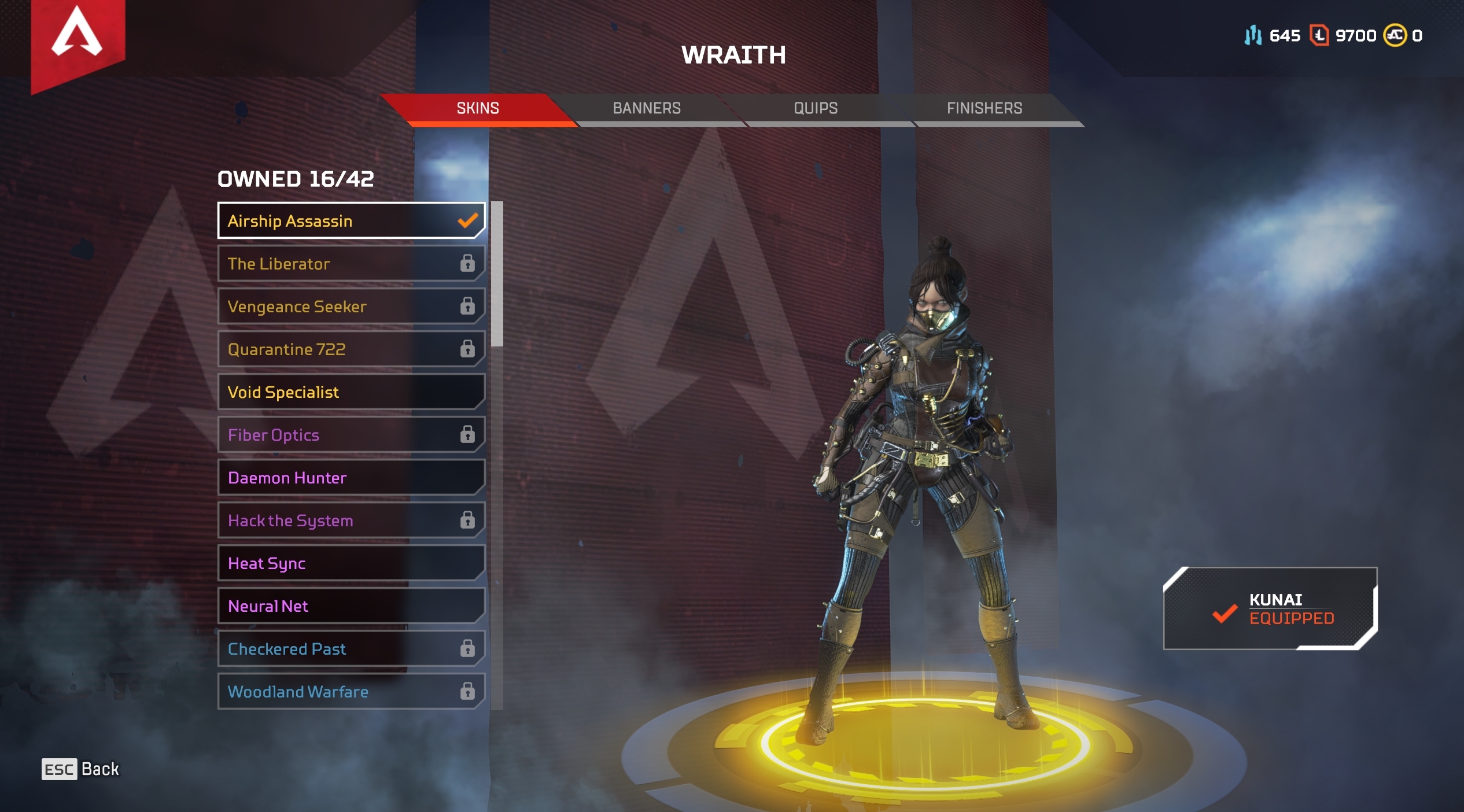Screen dimensions: 1464x812
Task: Choose The Liberator skin
Action: [351, 263]
